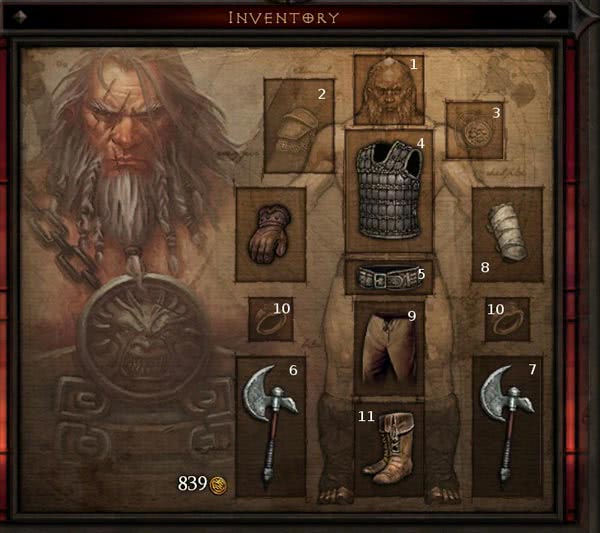Viewport: 600px width, 533px height.
Task: Select the axe in slot number 7
Action: pyautogui.click(x=507, y=425)
